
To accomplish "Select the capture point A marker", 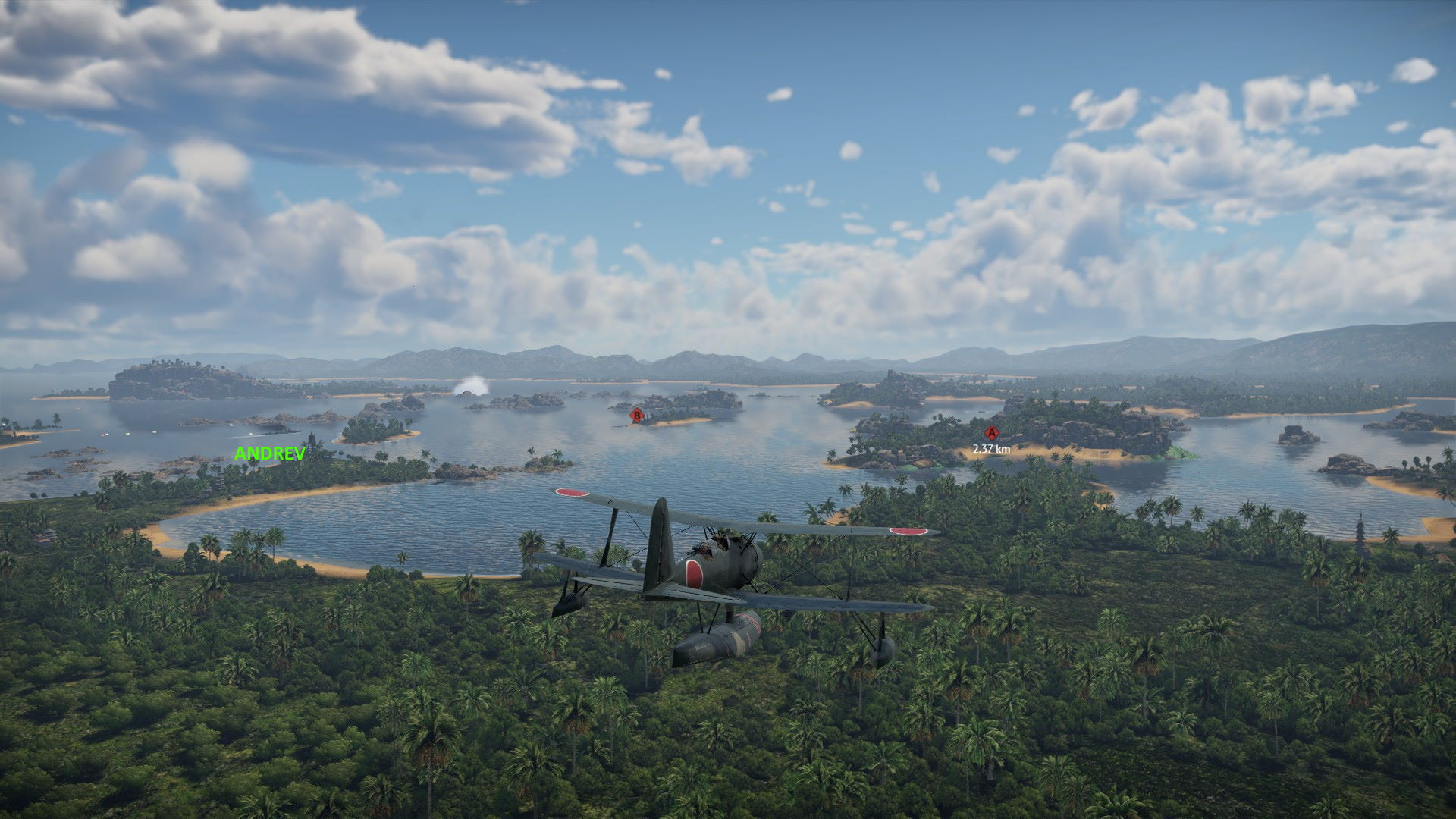I will [x=991, y=433].
